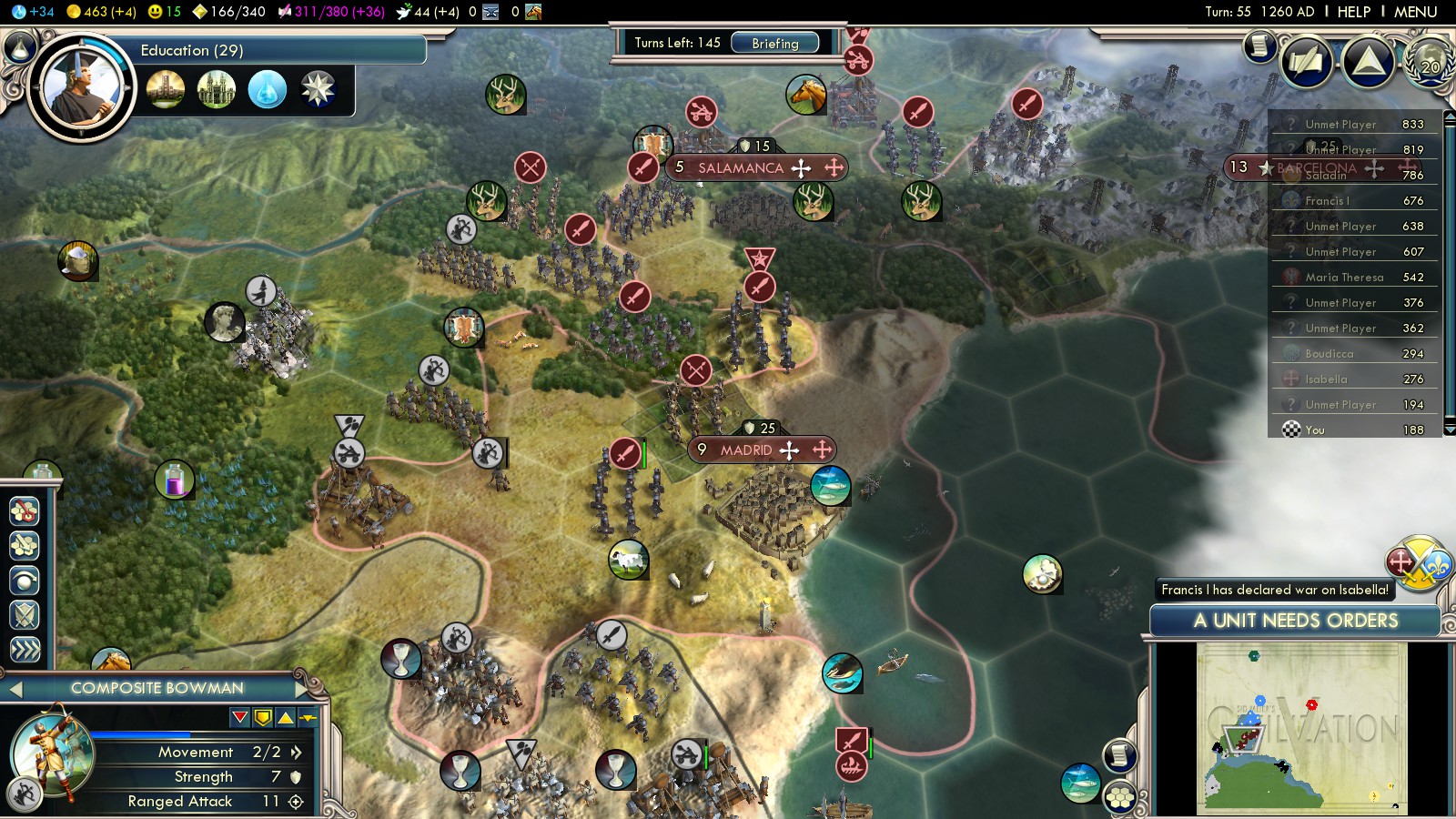
Task: Click the A UNIT NEEDS ORDERS button
Action: click(x=1295, y=621)
